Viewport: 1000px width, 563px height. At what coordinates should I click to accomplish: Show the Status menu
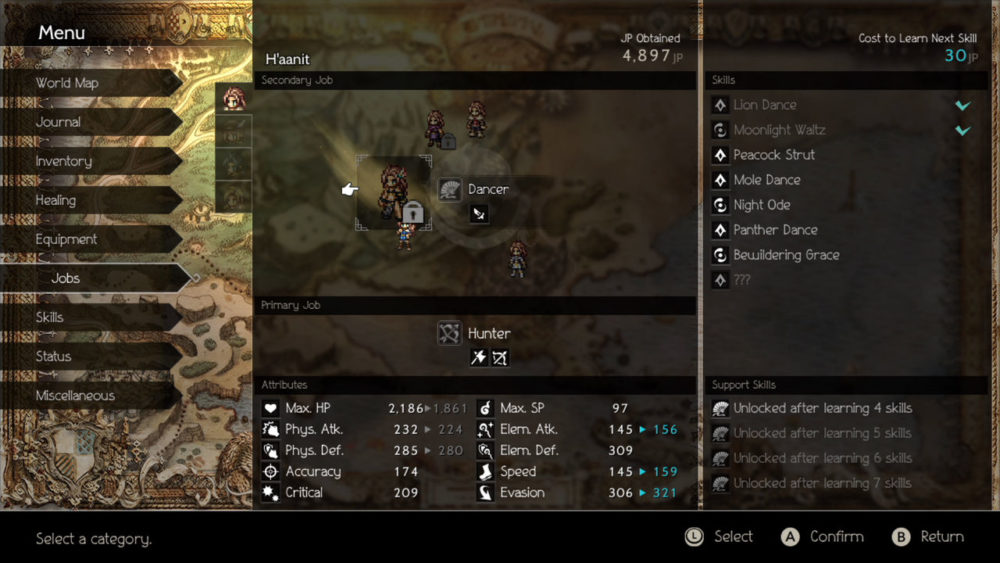click(x=53, y=356)
